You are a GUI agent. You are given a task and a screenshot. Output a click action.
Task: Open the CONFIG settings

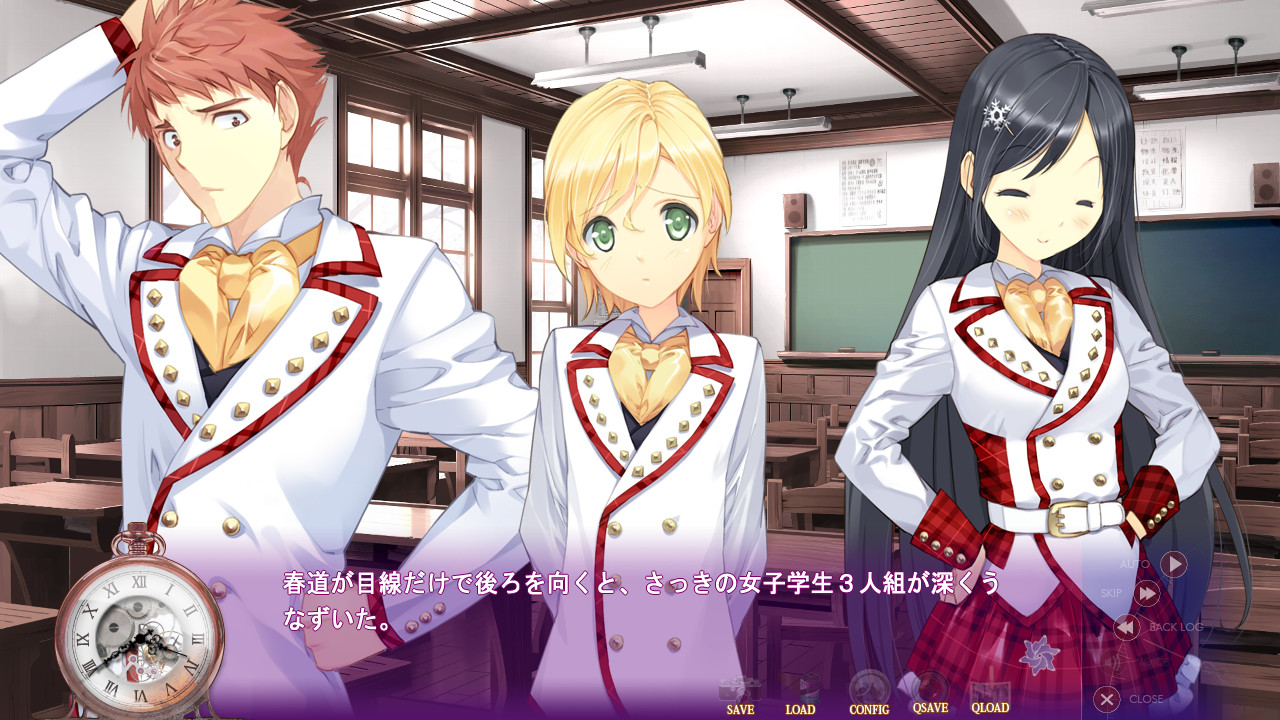869,694
